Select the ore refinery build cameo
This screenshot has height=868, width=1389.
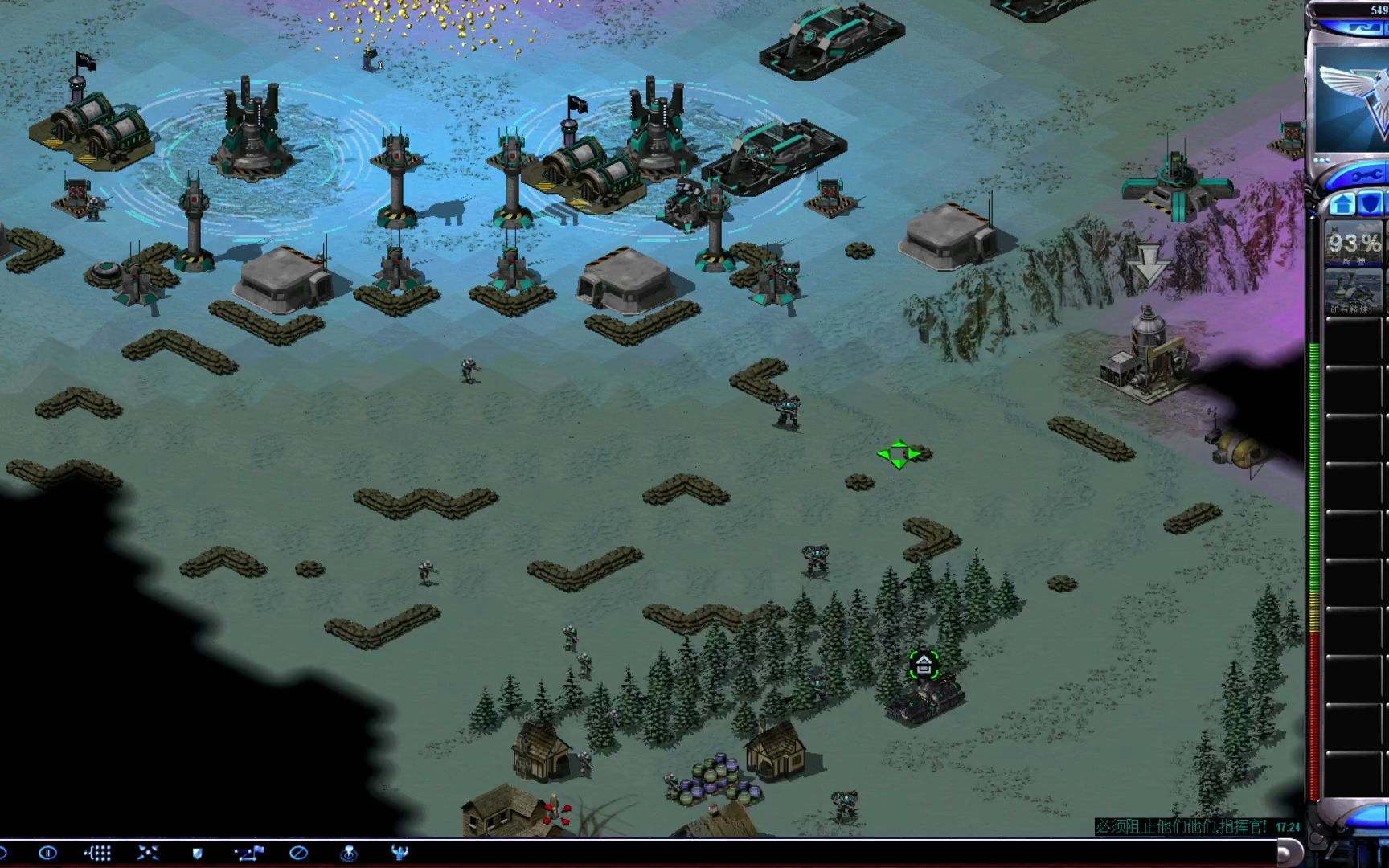[x=1354, y=291]
